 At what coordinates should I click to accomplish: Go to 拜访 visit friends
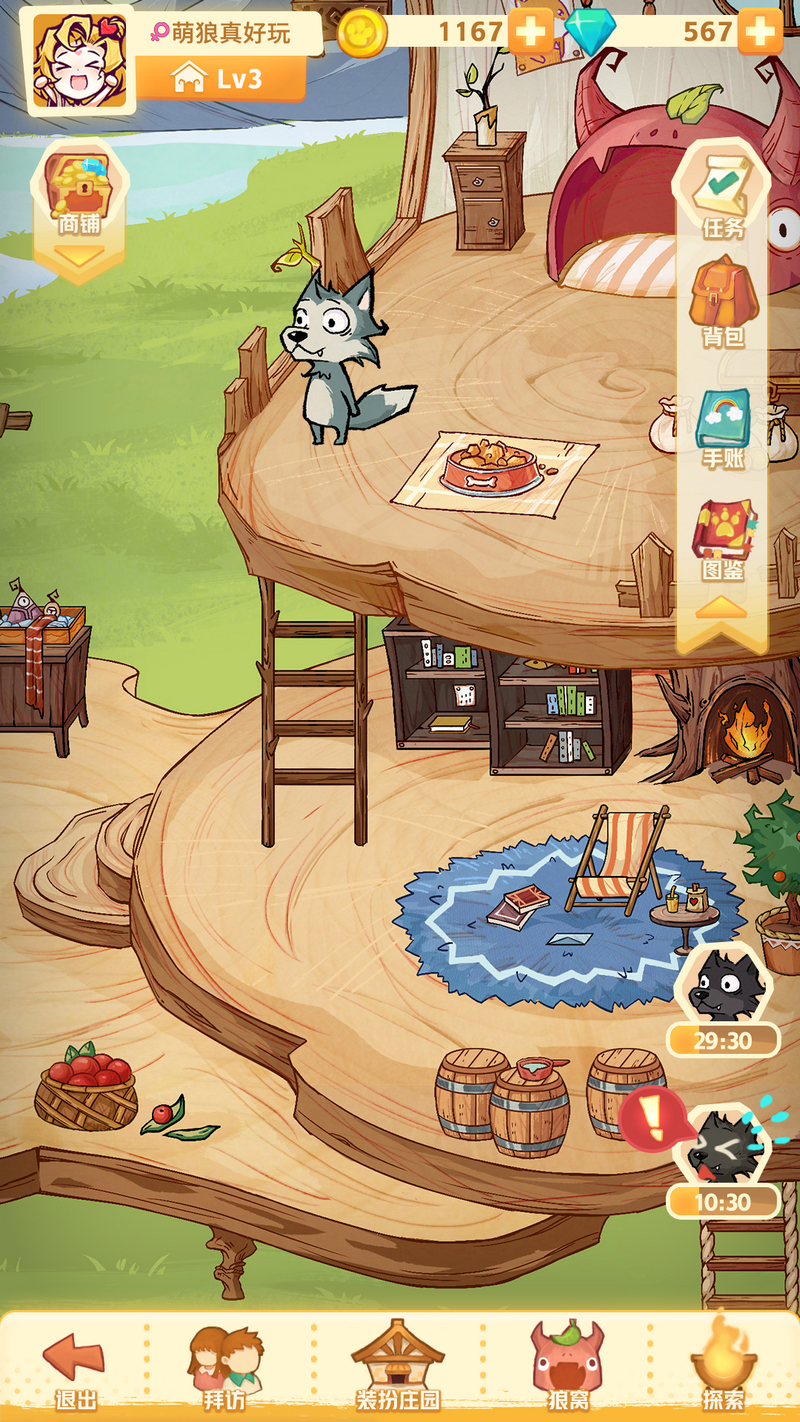click(x=225, y=1368)
